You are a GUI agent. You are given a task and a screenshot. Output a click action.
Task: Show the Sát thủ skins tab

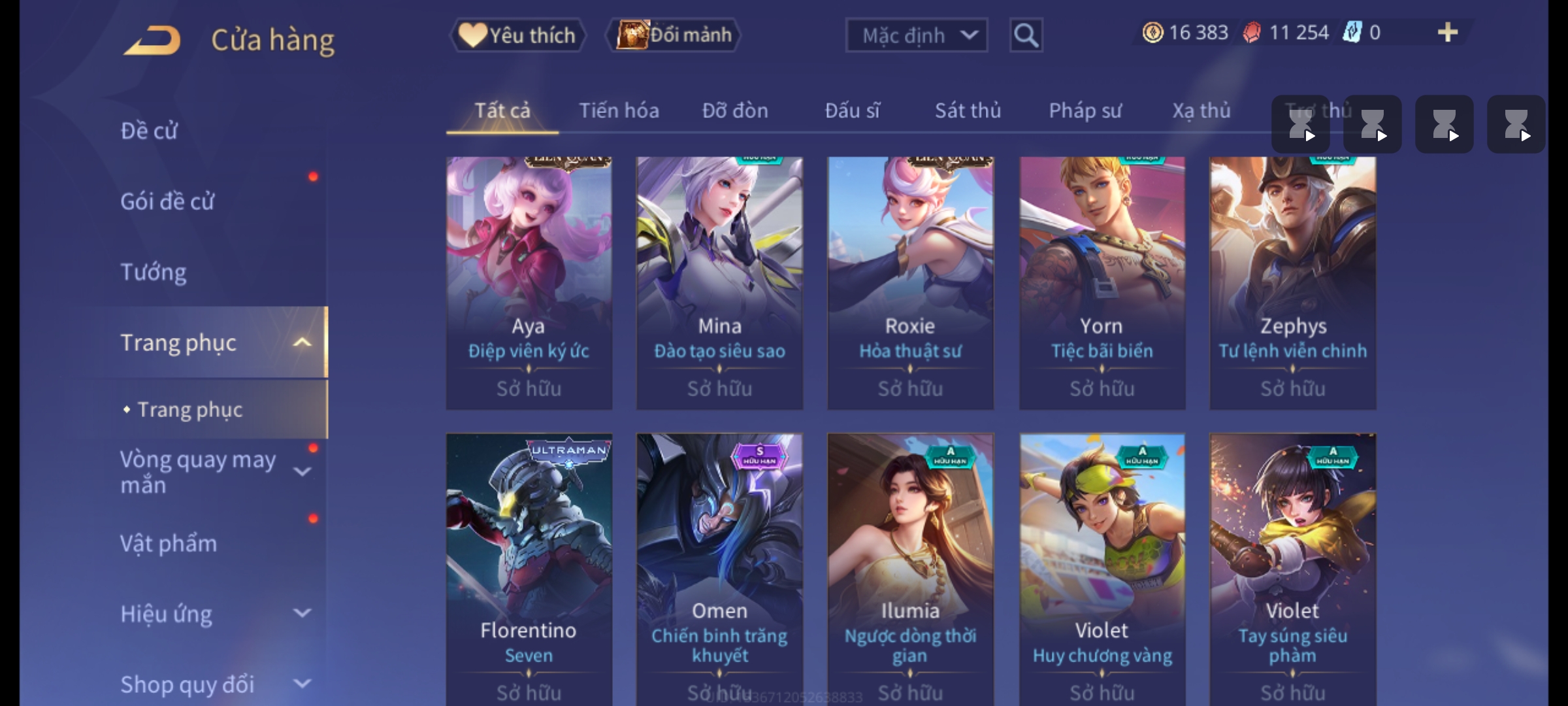(x=968, y=111)
